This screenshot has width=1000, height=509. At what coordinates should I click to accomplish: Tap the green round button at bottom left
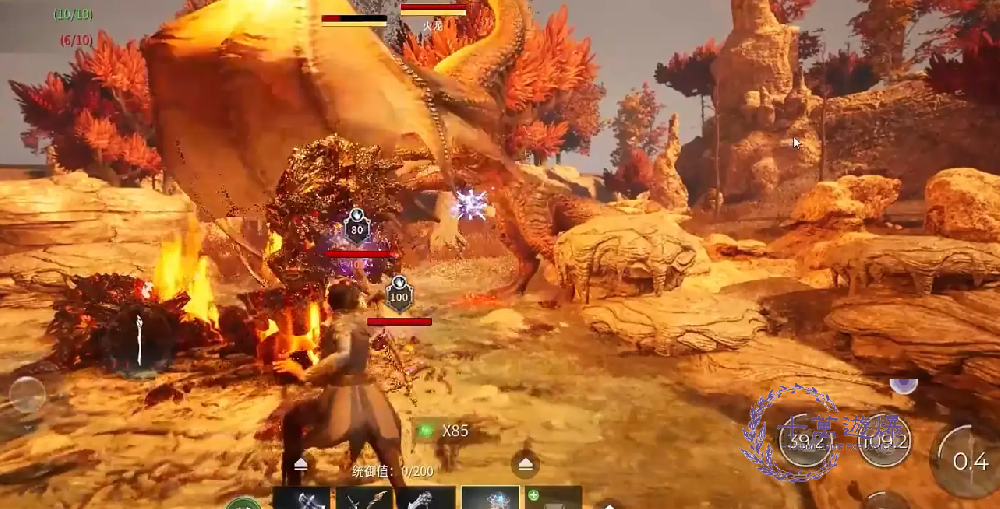242,503
